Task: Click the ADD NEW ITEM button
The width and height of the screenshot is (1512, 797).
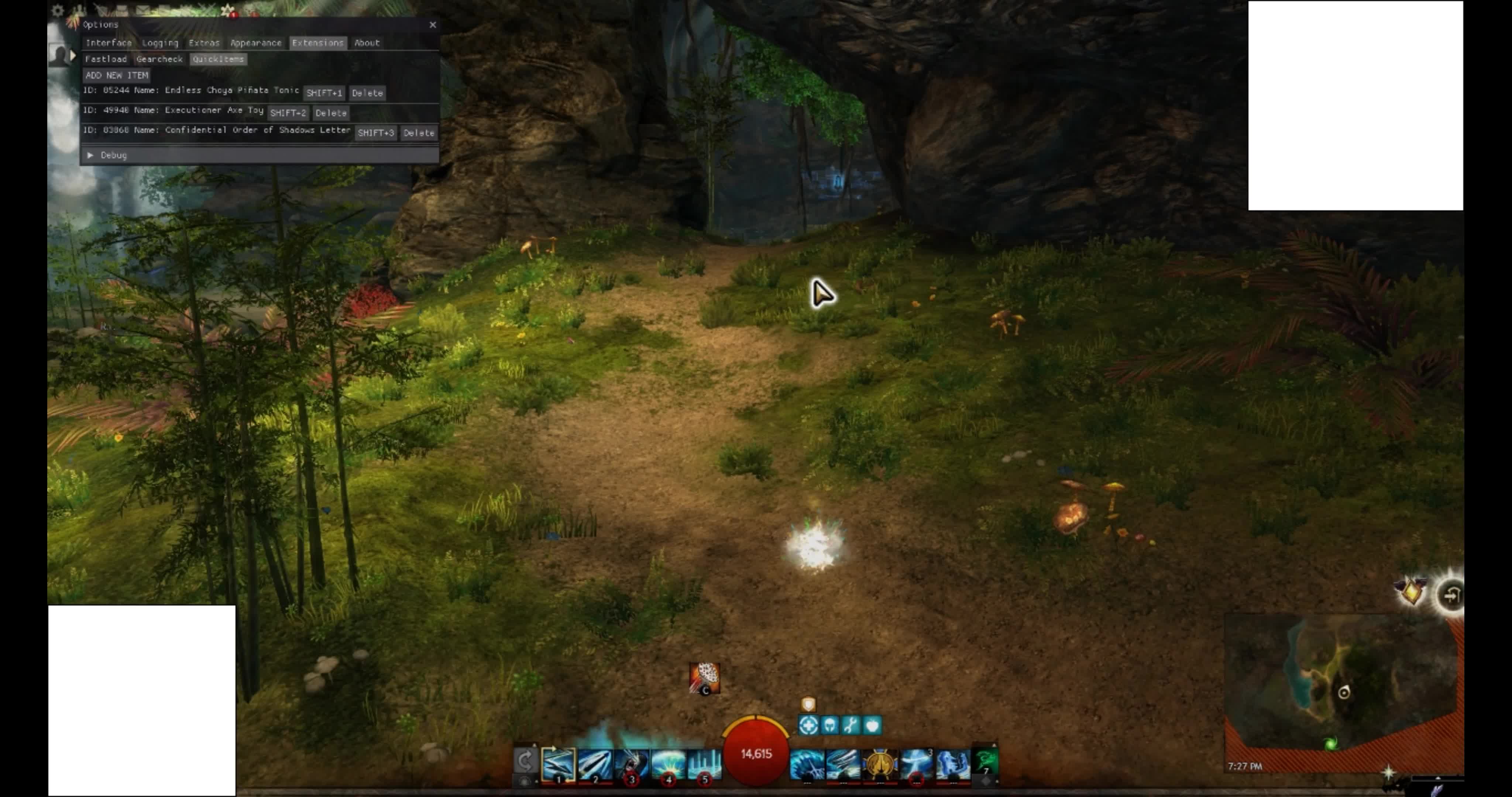Action: 117,75
